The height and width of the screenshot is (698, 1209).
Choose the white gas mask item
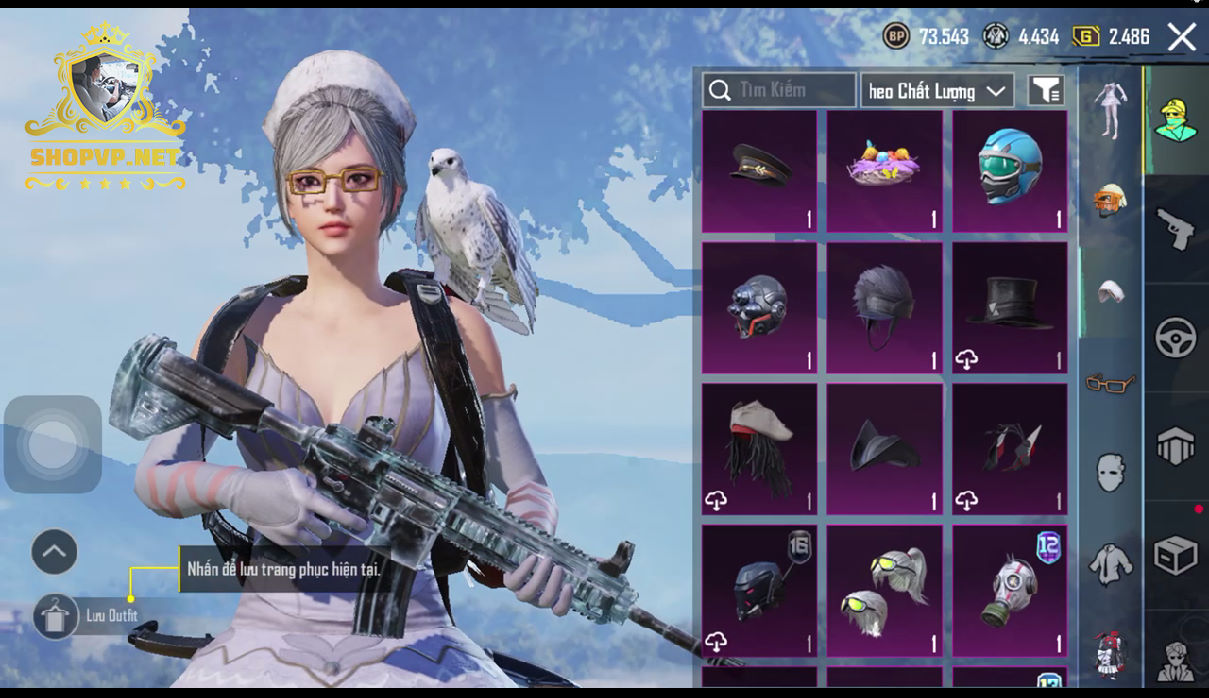tap(1010, 591)
